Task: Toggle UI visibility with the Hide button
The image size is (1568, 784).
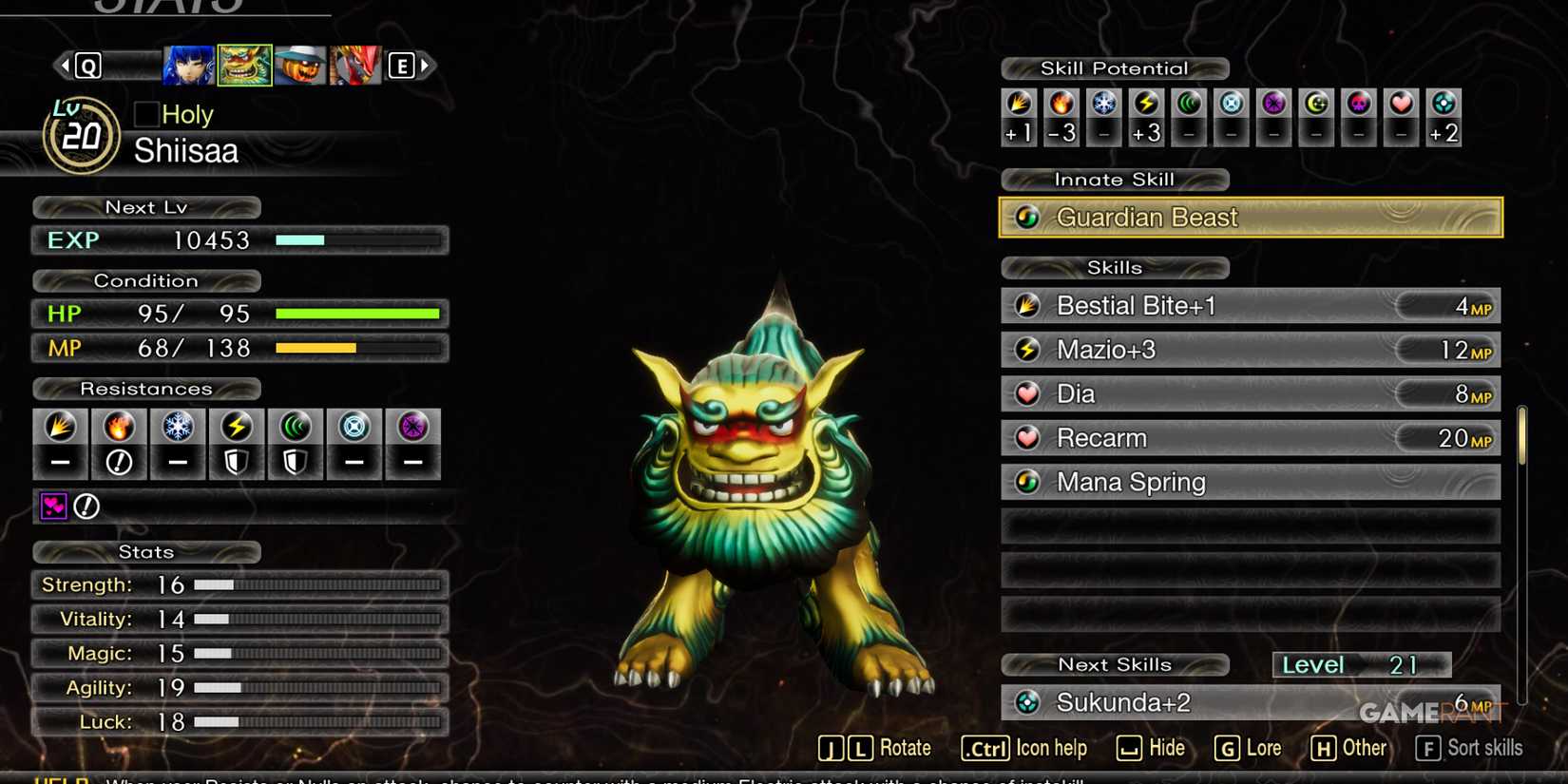Action: pyautogui.click(x=1151, y=748)
